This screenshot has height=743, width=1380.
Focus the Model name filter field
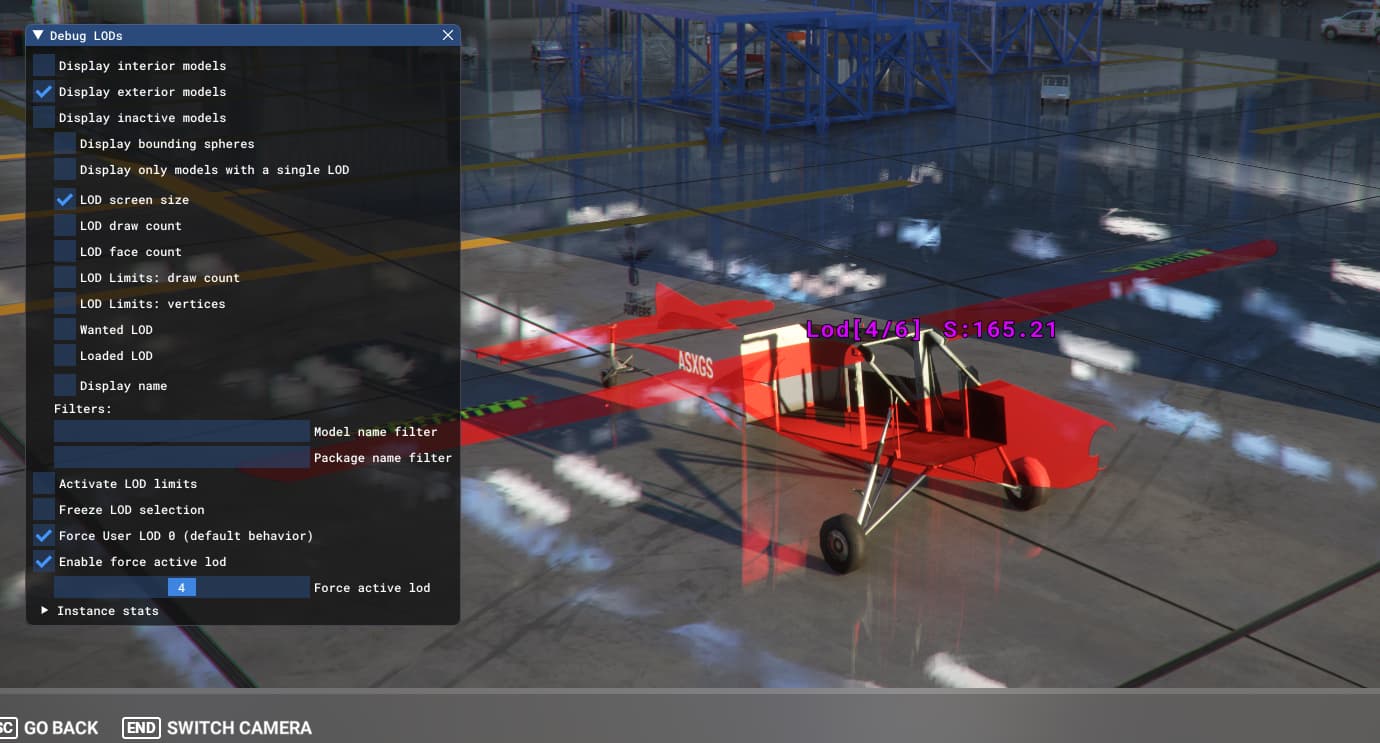[181, 432]
